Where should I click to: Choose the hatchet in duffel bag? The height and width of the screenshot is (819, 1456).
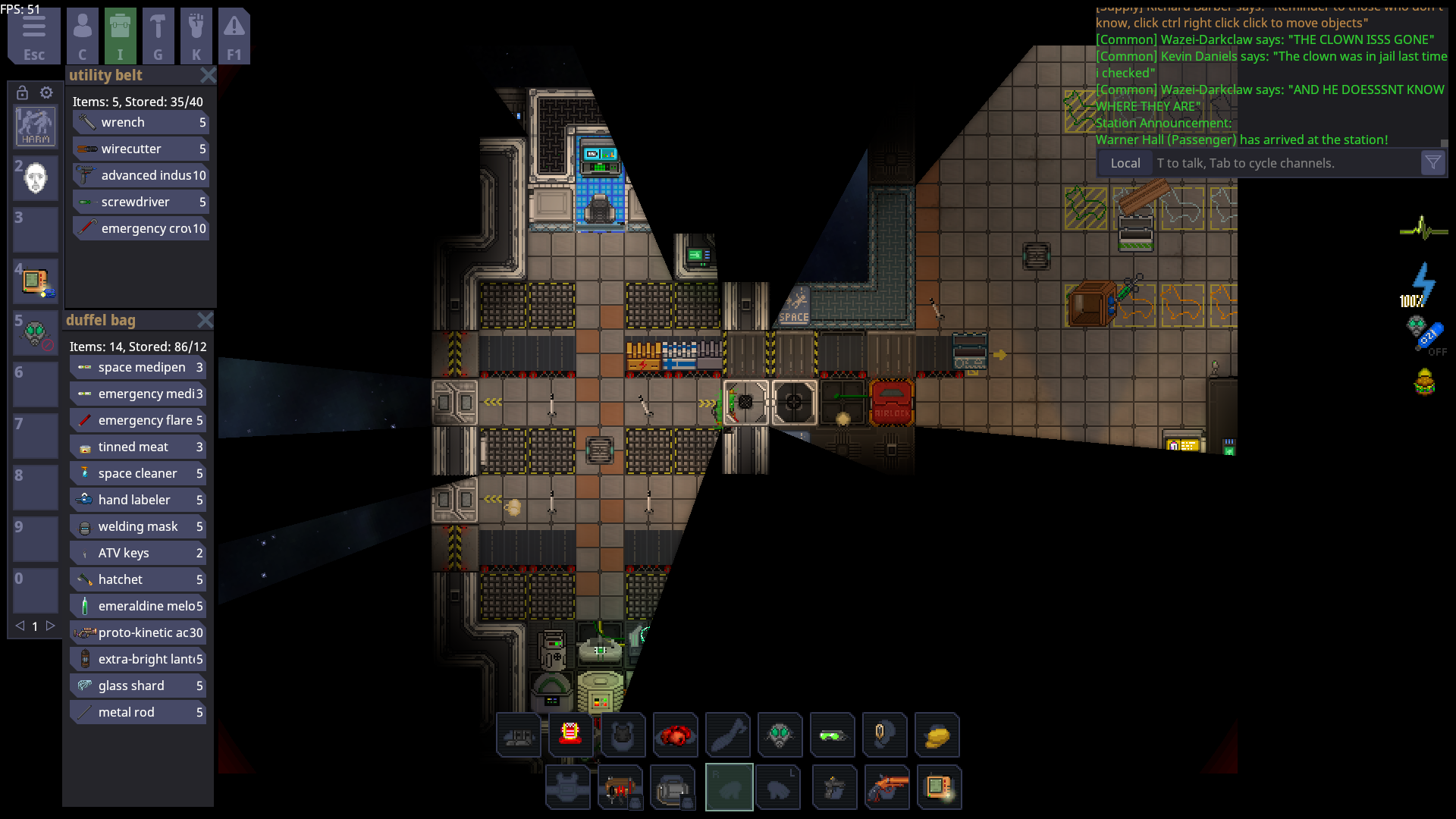[138, 579]
